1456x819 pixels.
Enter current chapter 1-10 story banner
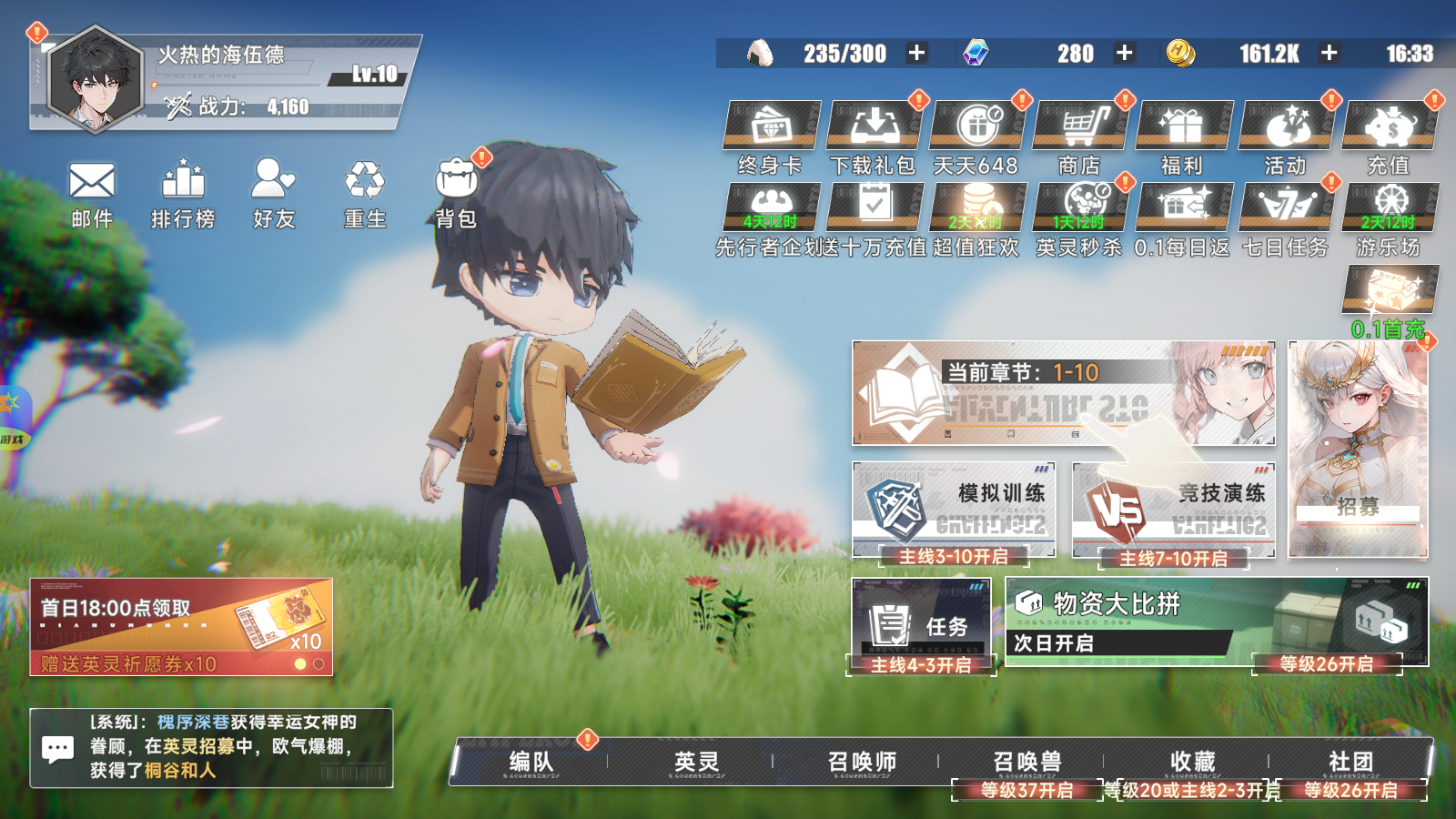tap(1062, 393)
